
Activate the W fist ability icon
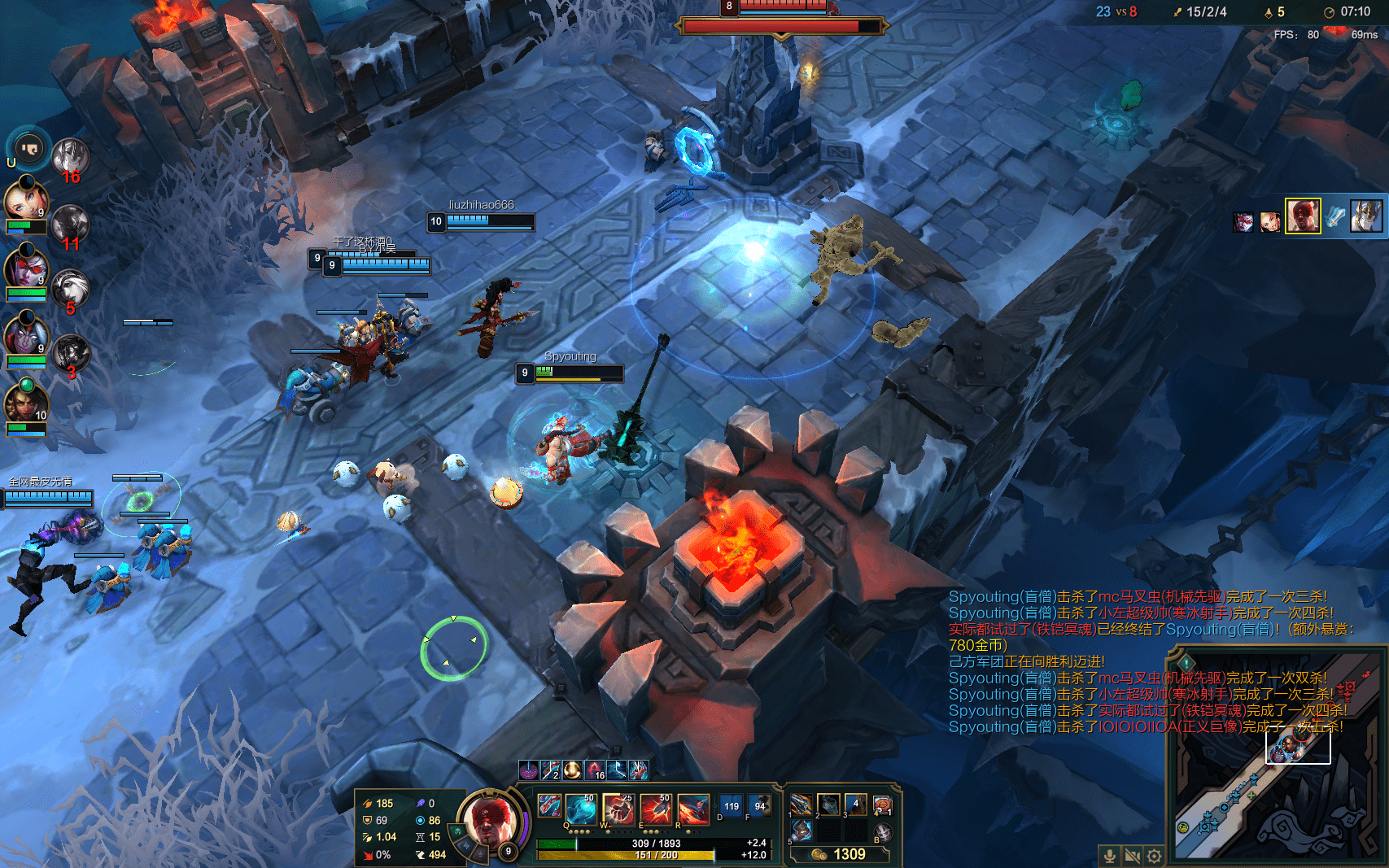[618, 809]
